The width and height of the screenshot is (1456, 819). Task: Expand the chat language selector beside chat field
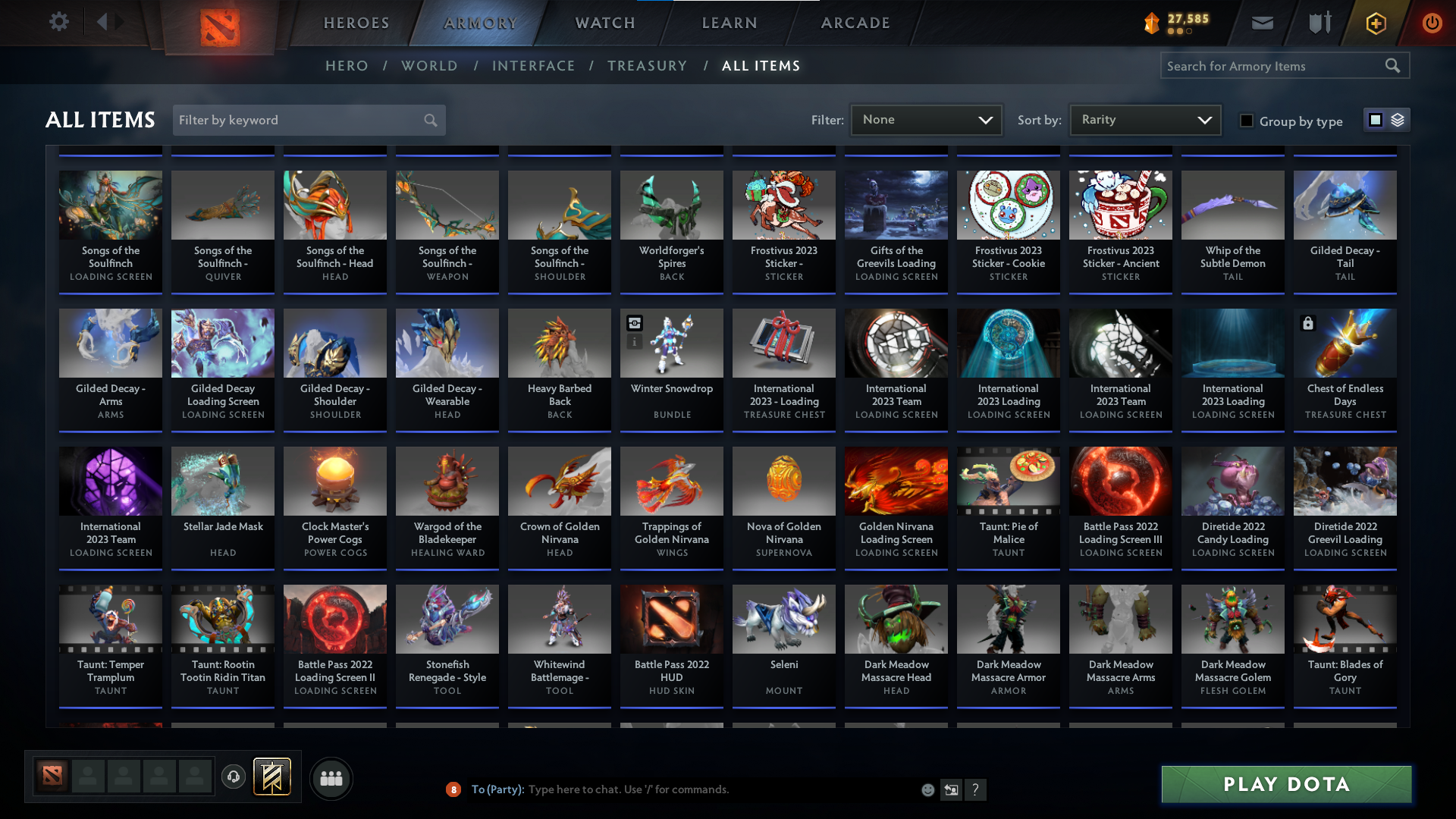(x=951, y=789)
